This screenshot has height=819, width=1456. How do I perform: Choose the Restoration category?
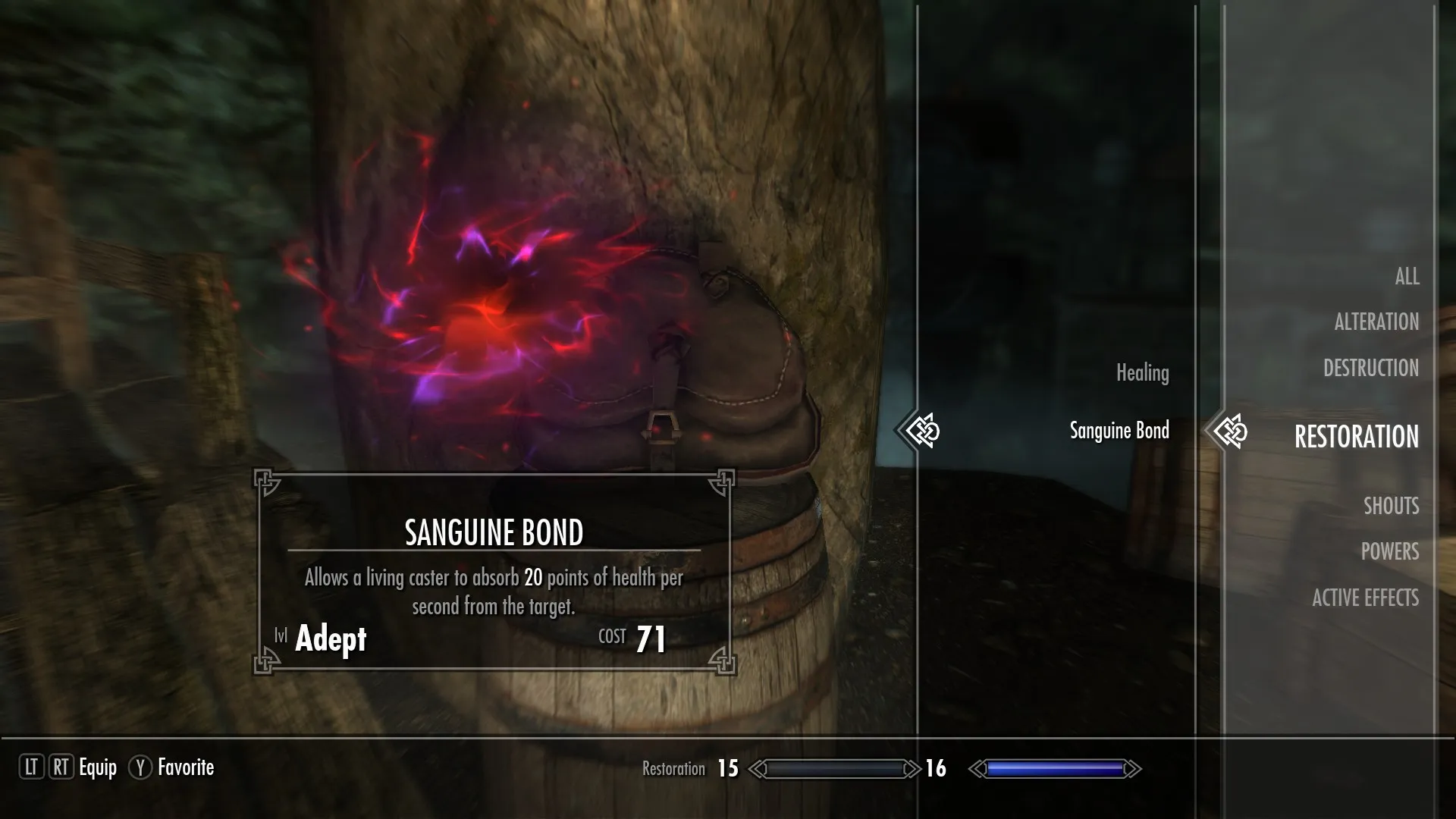(1355, 437)
